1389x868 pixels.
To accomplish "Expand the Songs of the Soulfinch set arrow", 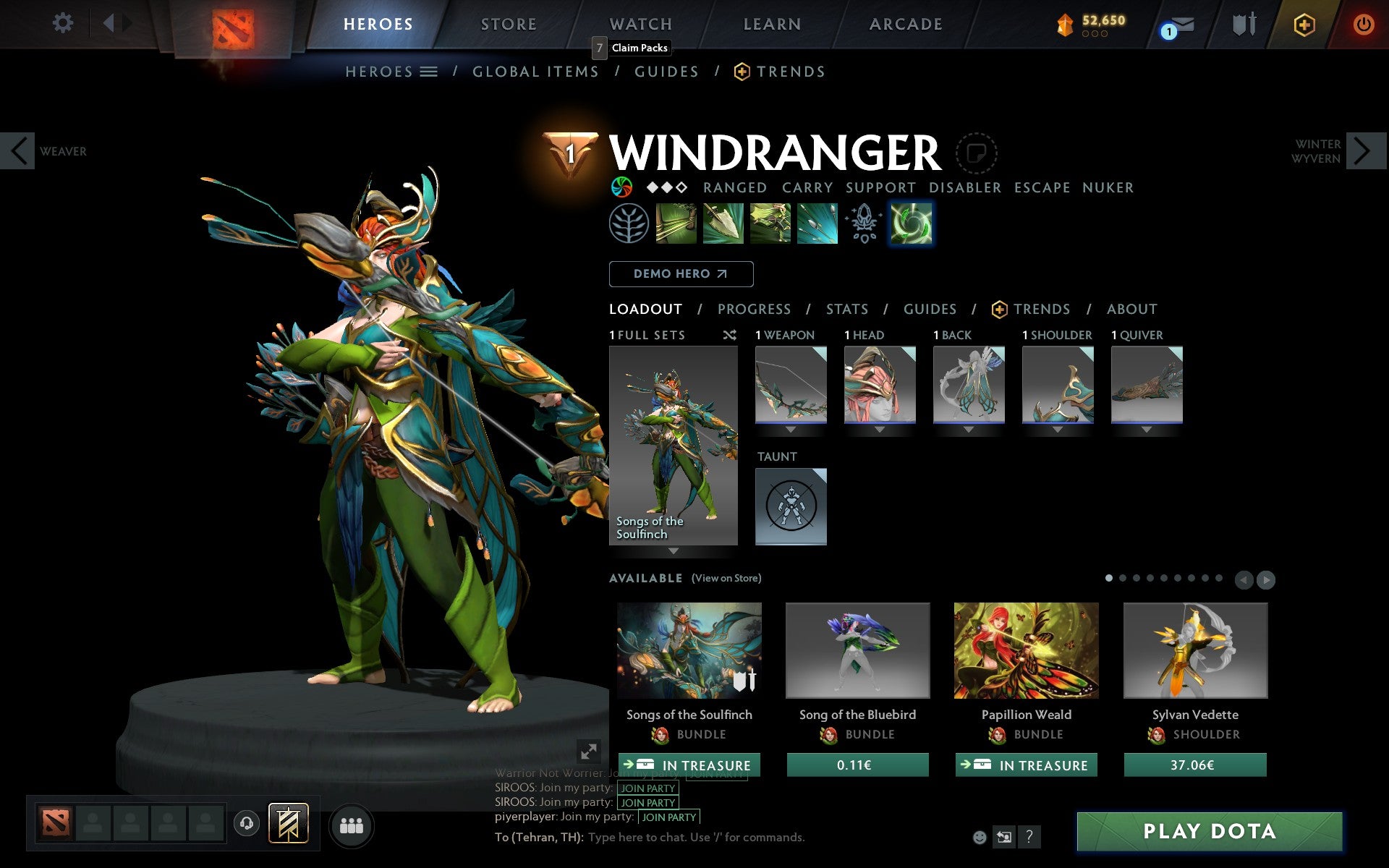I will (673, 550).
